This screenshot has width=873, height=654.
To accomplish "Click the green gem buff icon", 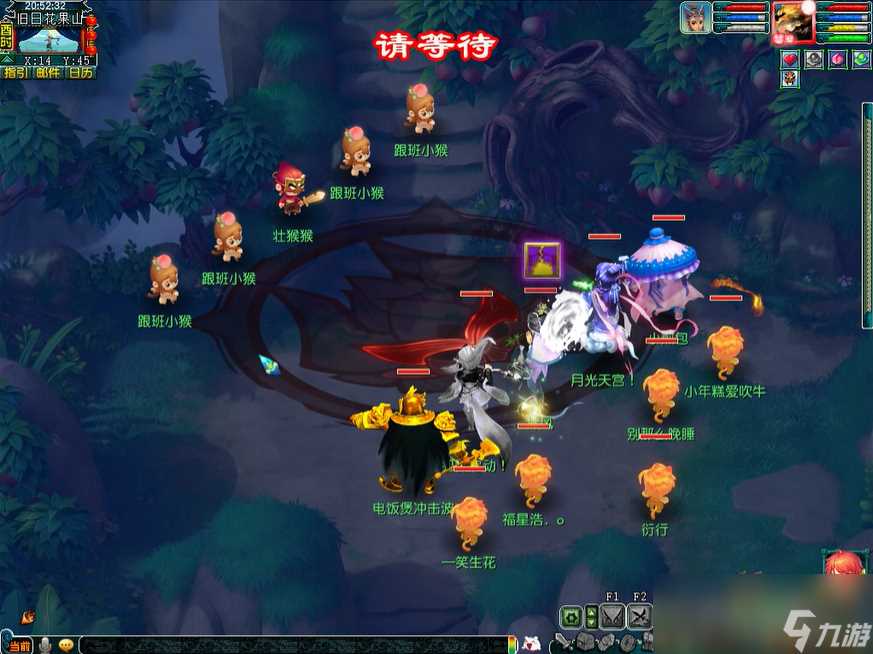I will click(x=861, y=60).
